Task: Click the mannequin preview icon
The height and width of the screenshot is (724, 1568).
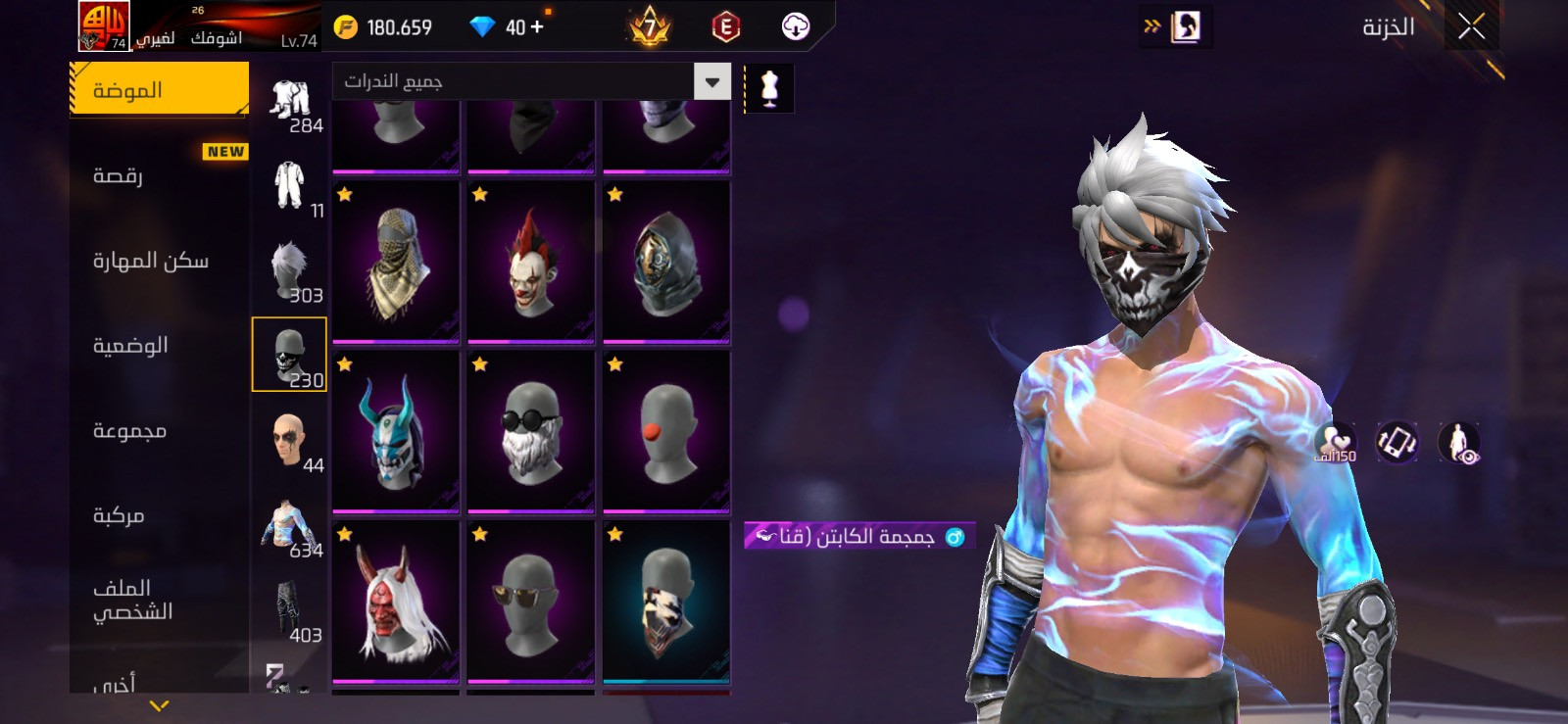Action: pyautogui.click(x=769, y=89)
